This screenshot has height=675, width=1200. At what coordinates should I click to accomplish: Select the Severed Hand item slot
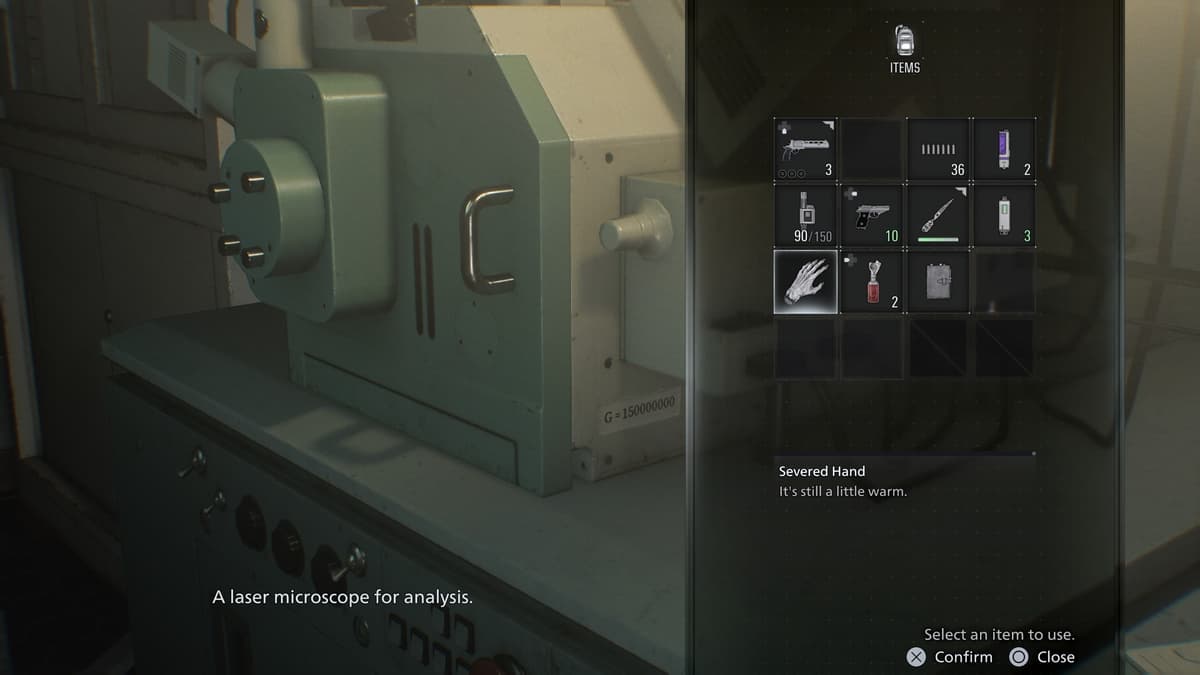[x=806, y=281]
